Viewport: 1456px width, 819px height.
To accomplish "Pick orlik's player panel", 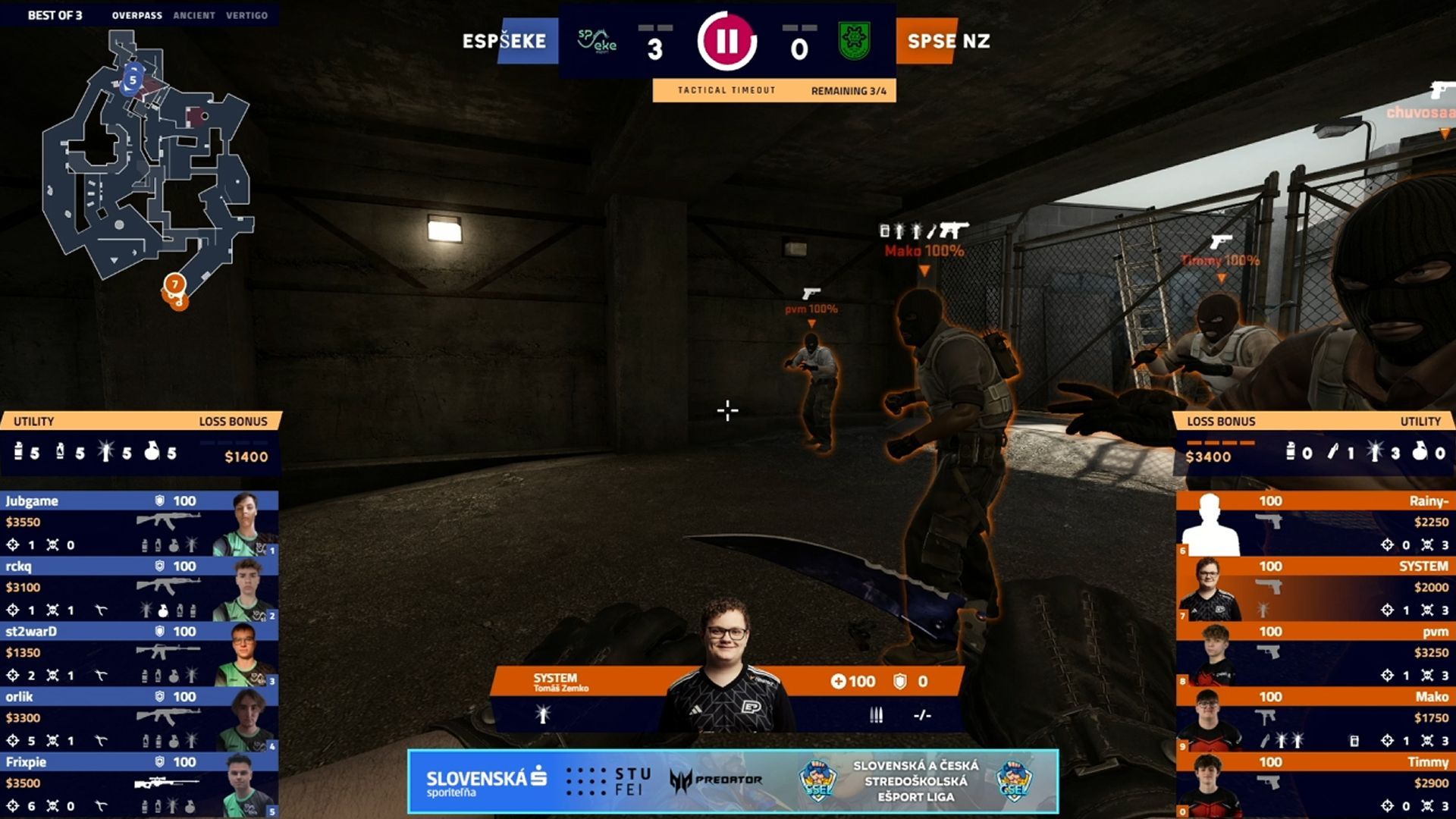I will click(140, 718).
